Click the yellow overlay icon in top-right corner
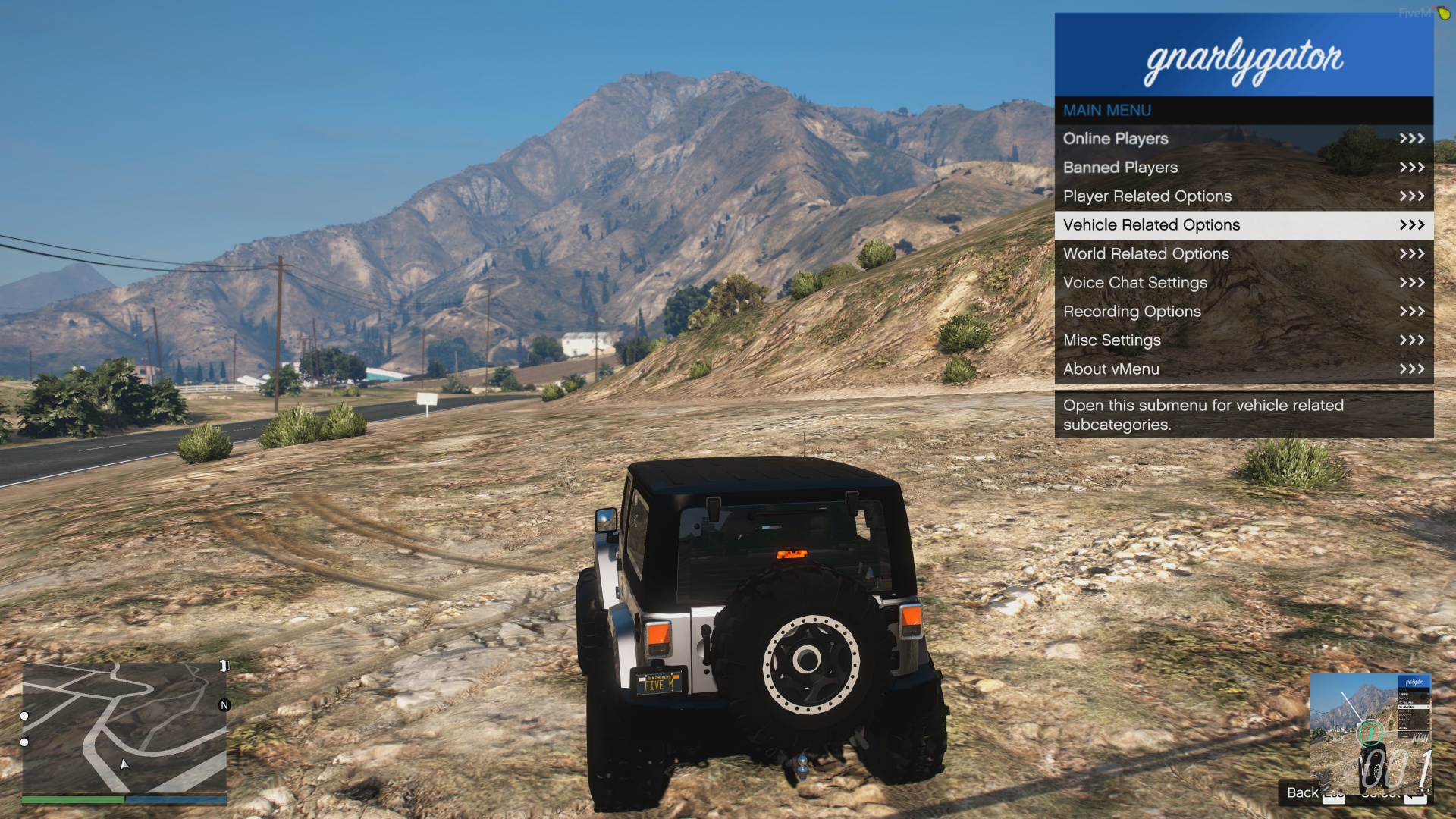 tap(1444, 13)
